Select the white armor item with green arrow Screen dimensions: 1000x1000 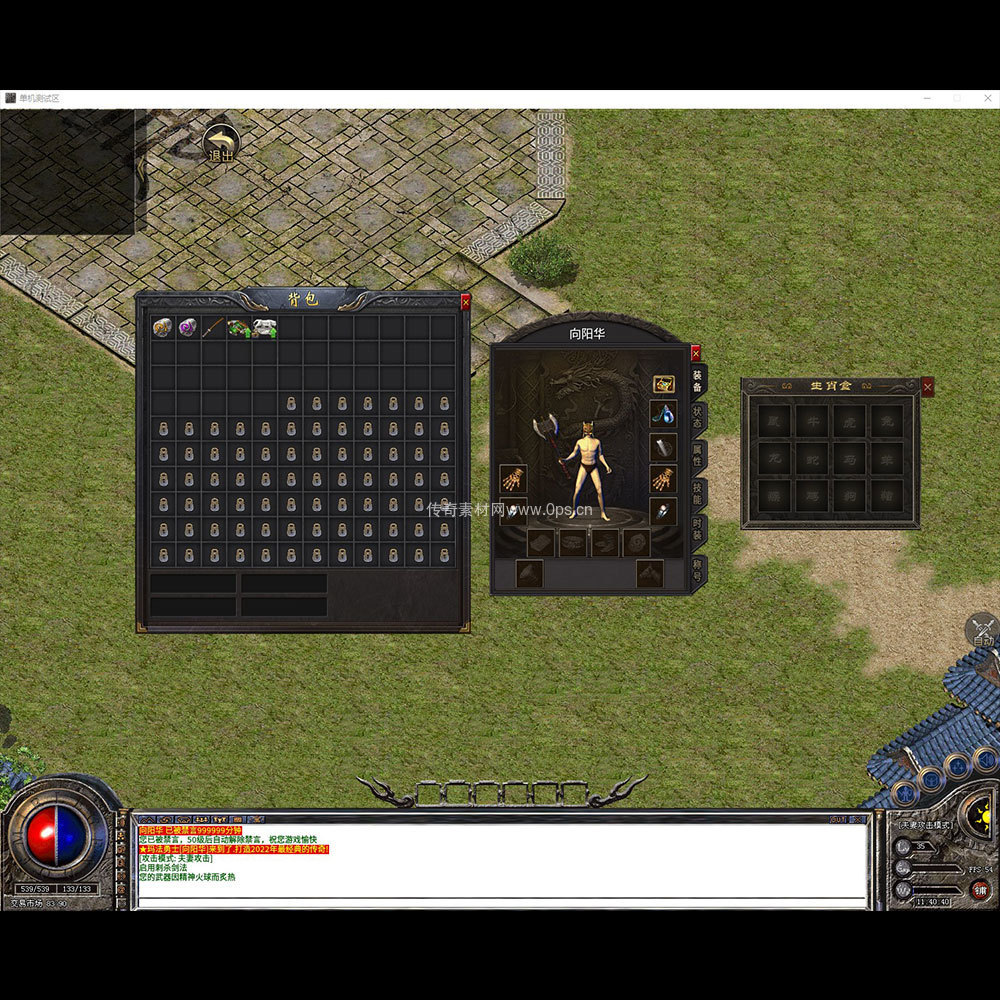(264, 327)
